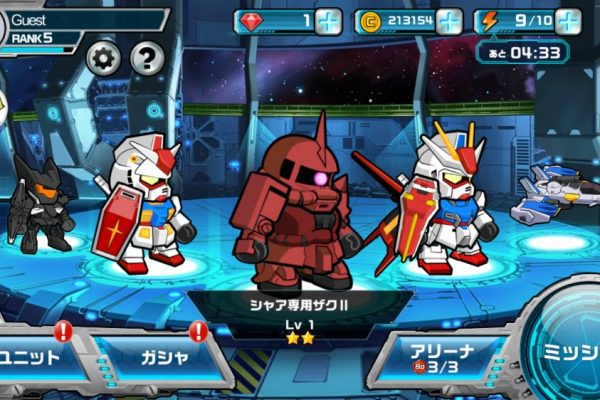Buy more gold coins with plus button
The image size is (600, 400).
pyautogui.click(x=449, y=21)
